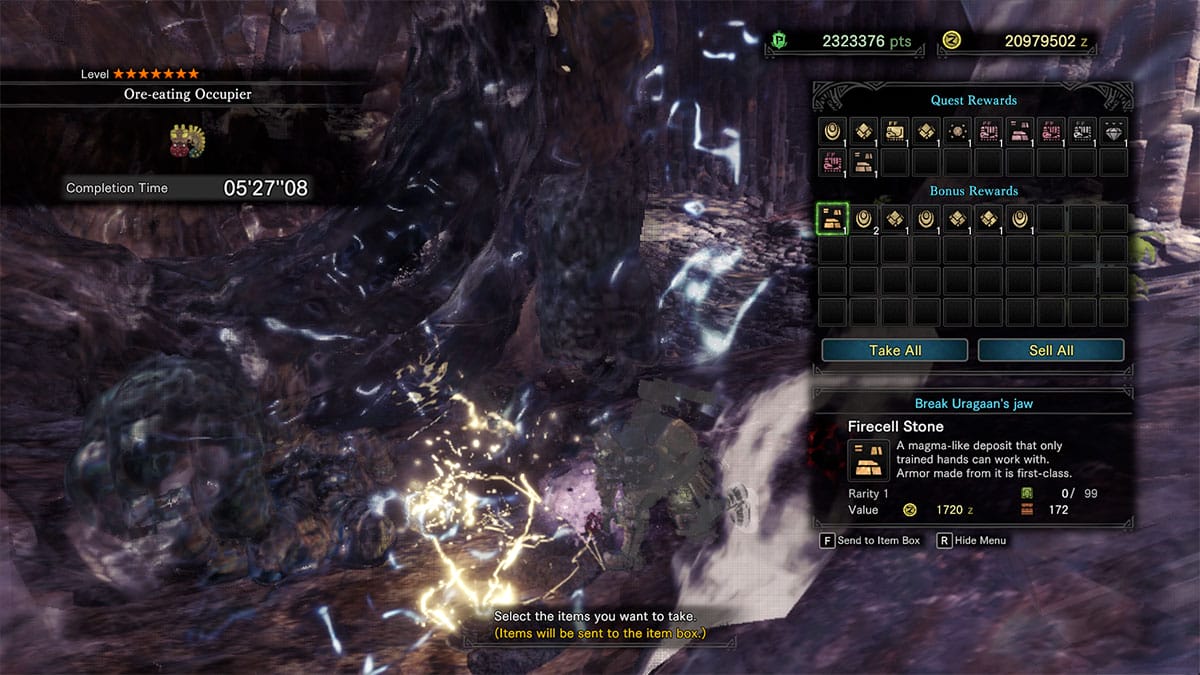Viewport: 1200px width, 675px height.
Task: Select the bonus reward scale with quantity 2
Action: (864, 219)
